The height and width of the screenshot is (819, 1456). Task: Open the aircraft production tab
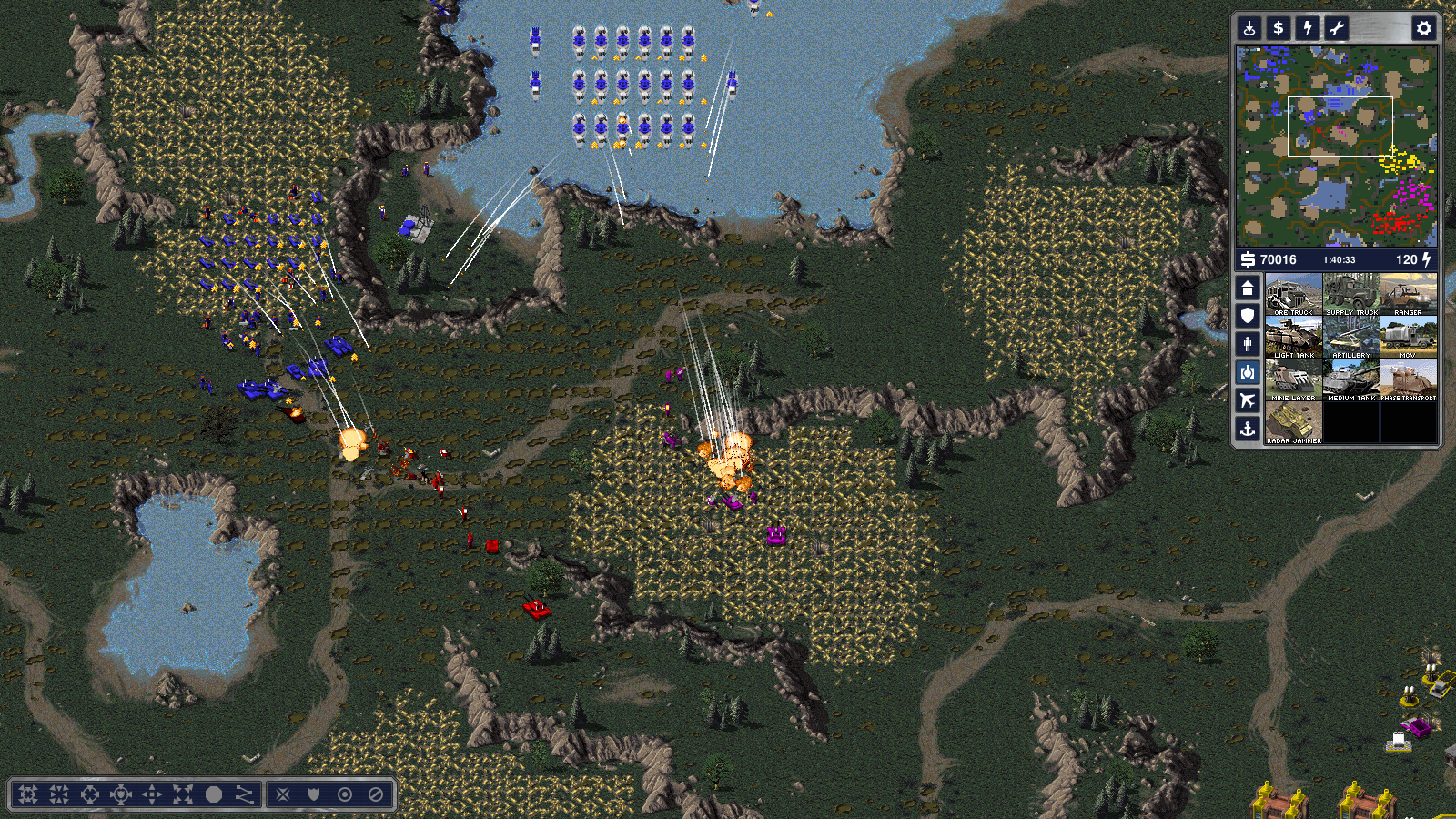click(1248, 400)
